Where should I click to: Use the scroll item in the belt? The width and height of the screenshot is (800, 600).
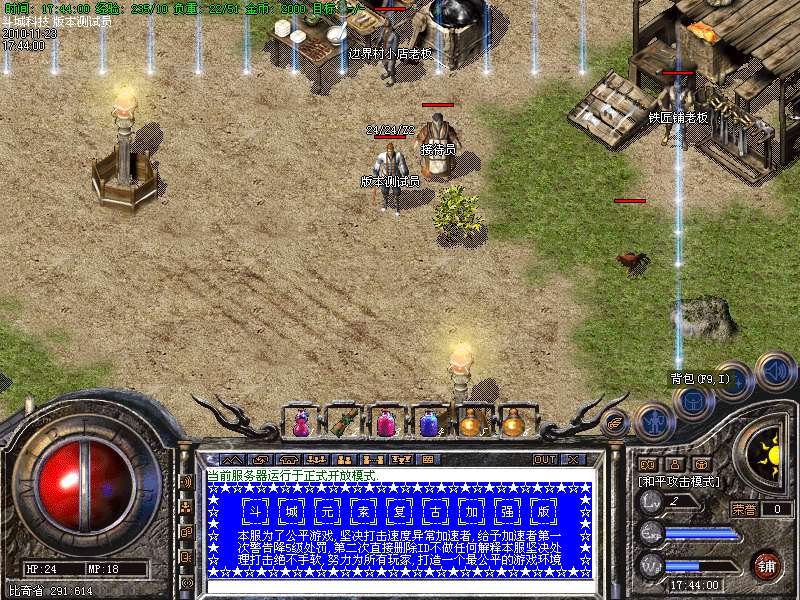[x=342, y=423]
